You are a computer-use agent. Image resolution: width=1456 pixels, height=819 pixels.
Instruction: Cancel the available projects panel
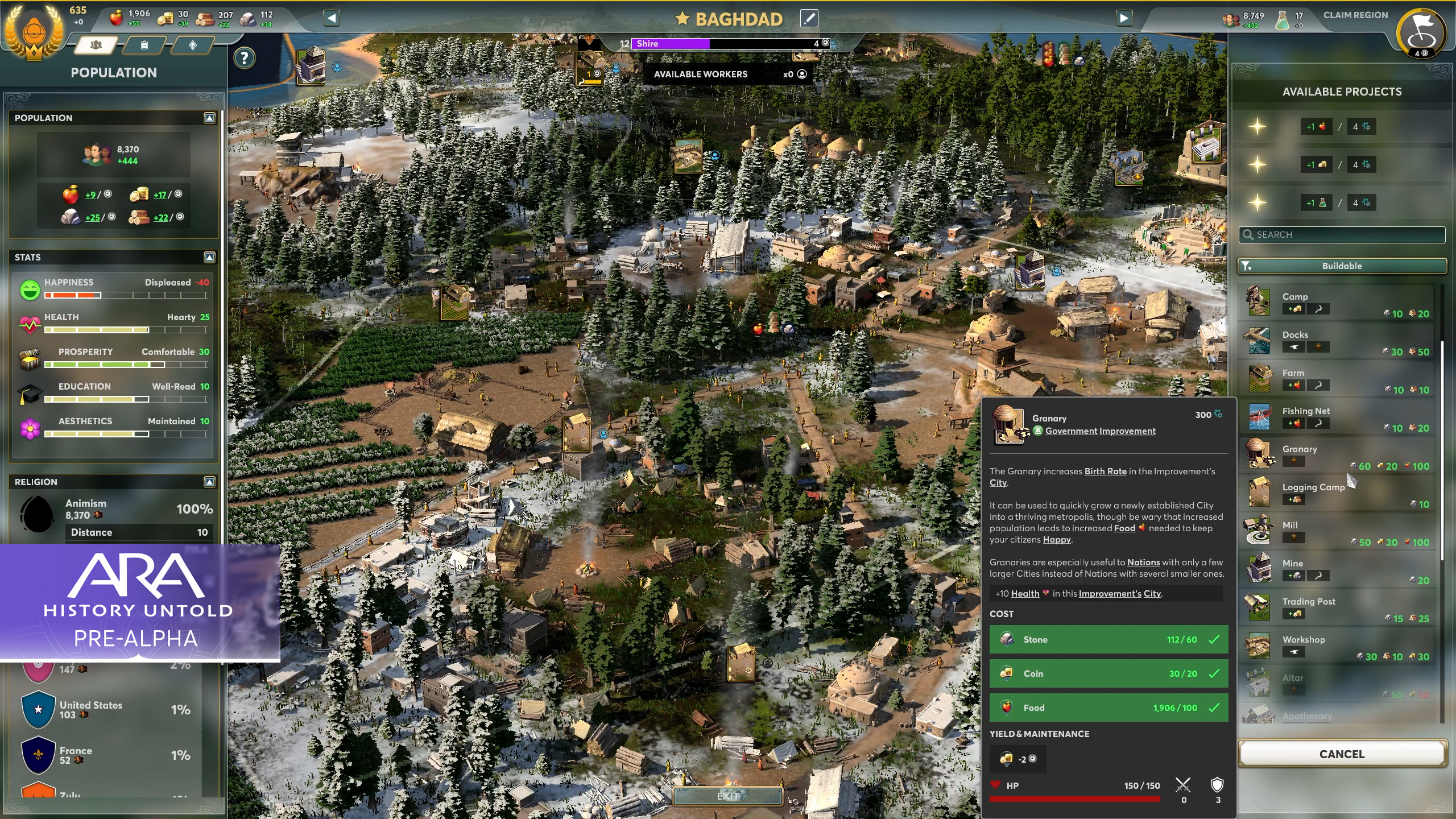[x=1342, y=754]
